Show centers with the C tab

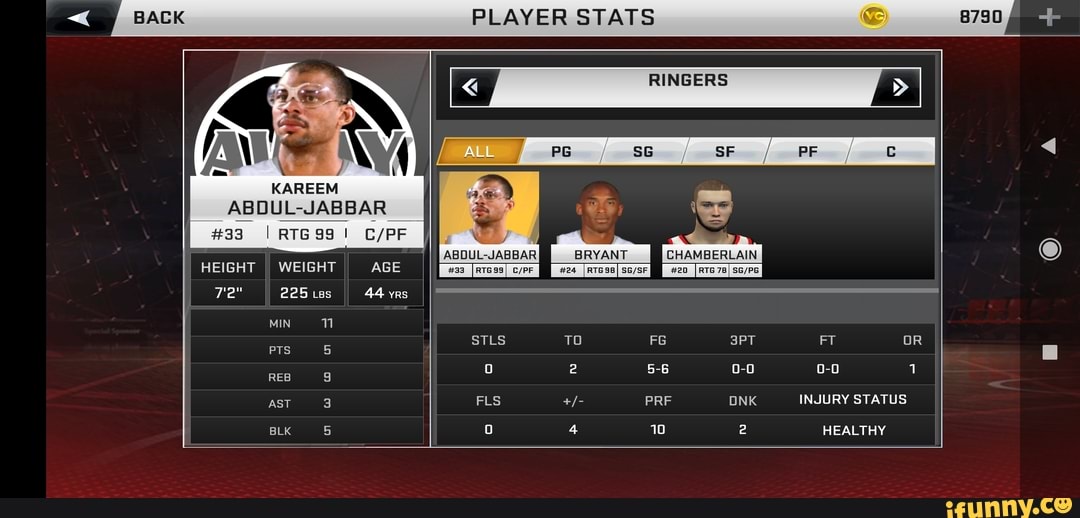890,152
